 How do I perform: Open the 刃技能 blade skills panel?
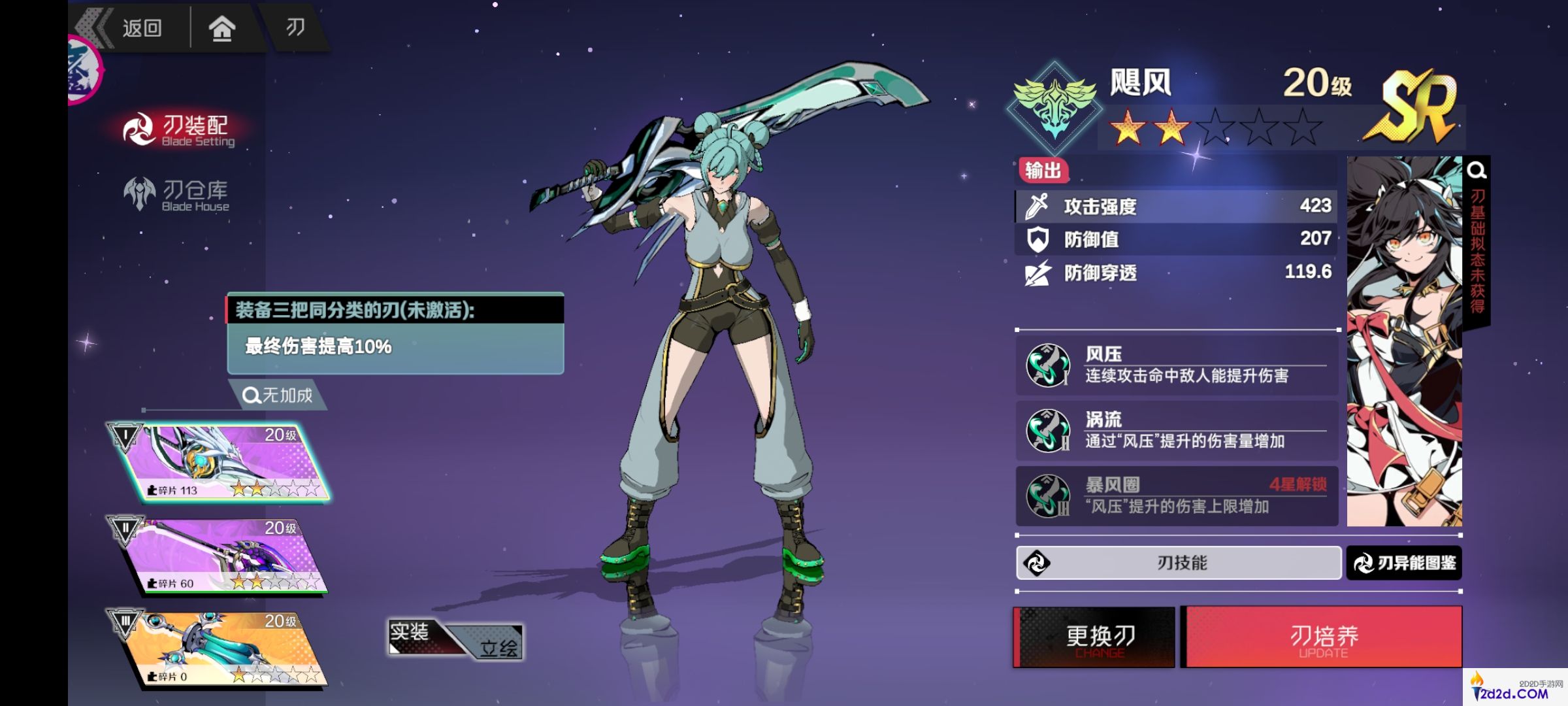pos(1179,563)
